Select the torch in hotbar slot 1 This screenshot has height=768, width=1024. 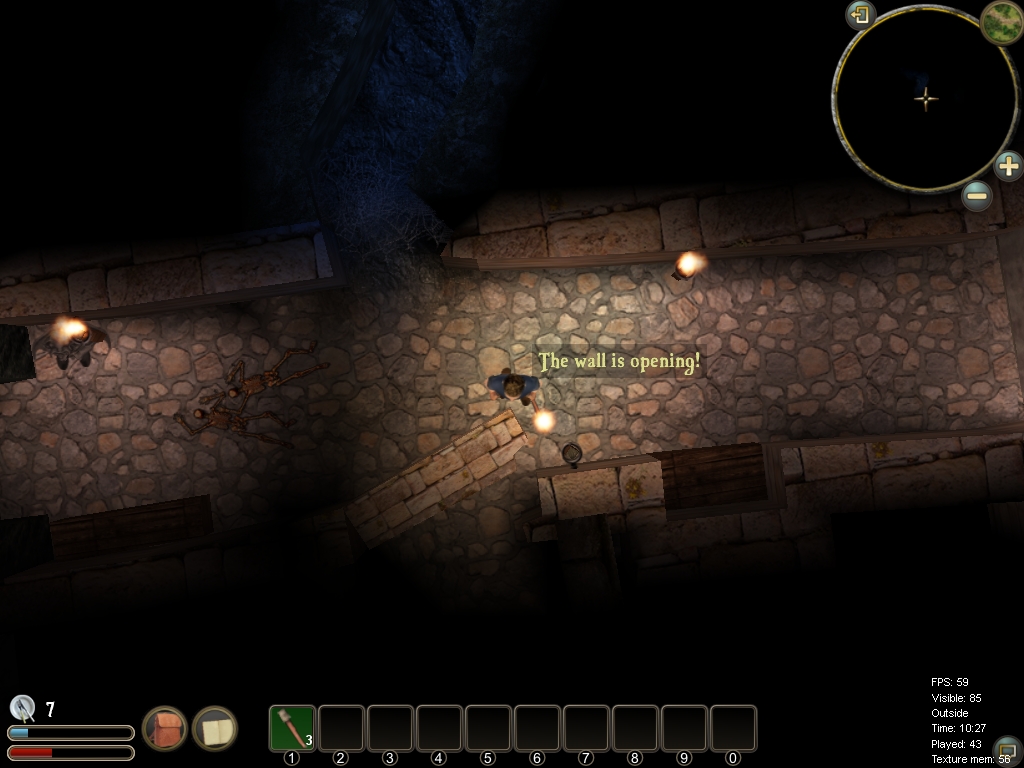(292, 728)
